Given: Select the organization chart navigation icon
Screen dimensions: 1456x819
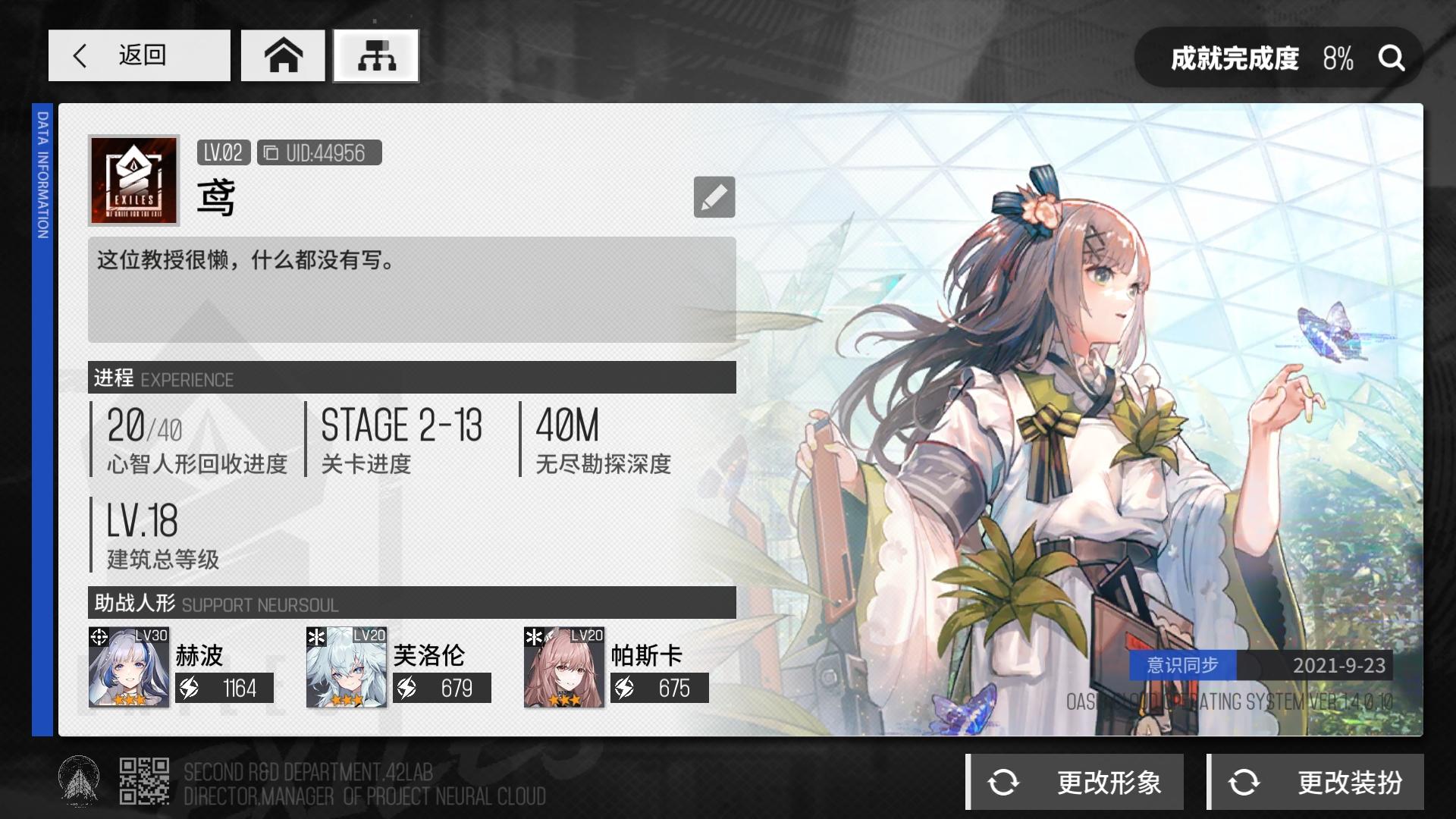Looking at the screenshot, I should pos(375,55).
